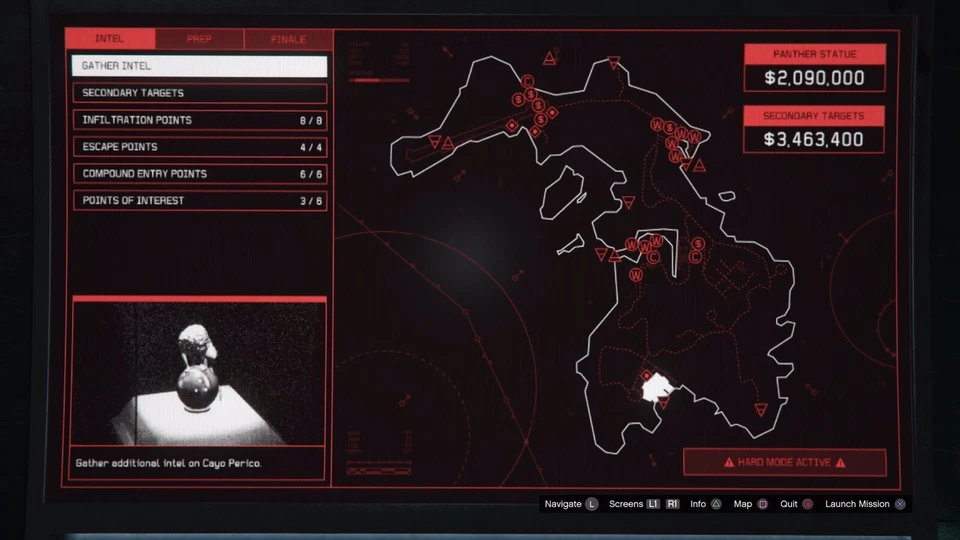This screenshot has width=960, height=540.
Task: Select the Gather Intel entry
Action: pos(199,66)
